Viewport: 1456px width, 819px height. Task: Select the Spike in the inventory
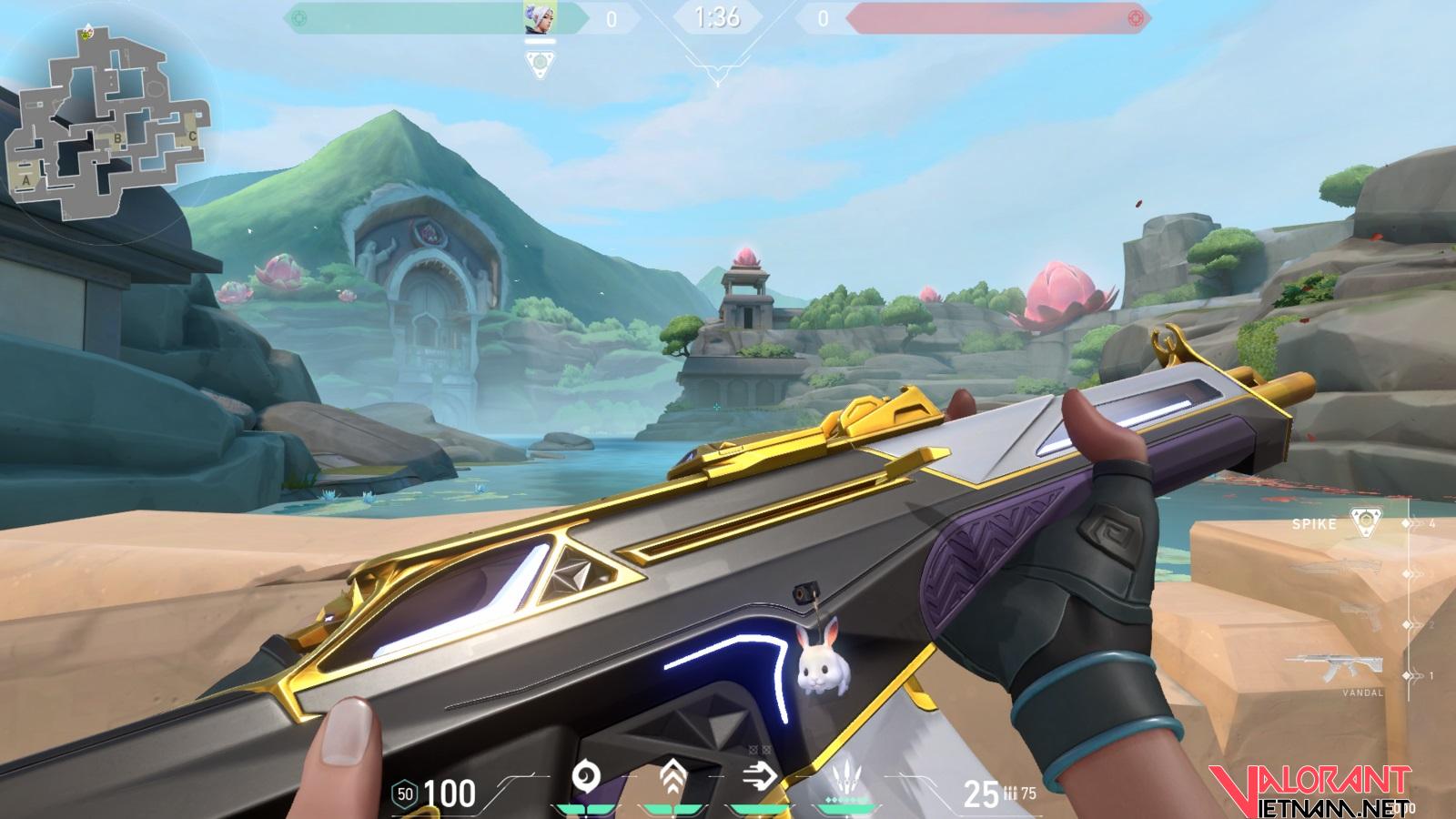pos(1363,522)
